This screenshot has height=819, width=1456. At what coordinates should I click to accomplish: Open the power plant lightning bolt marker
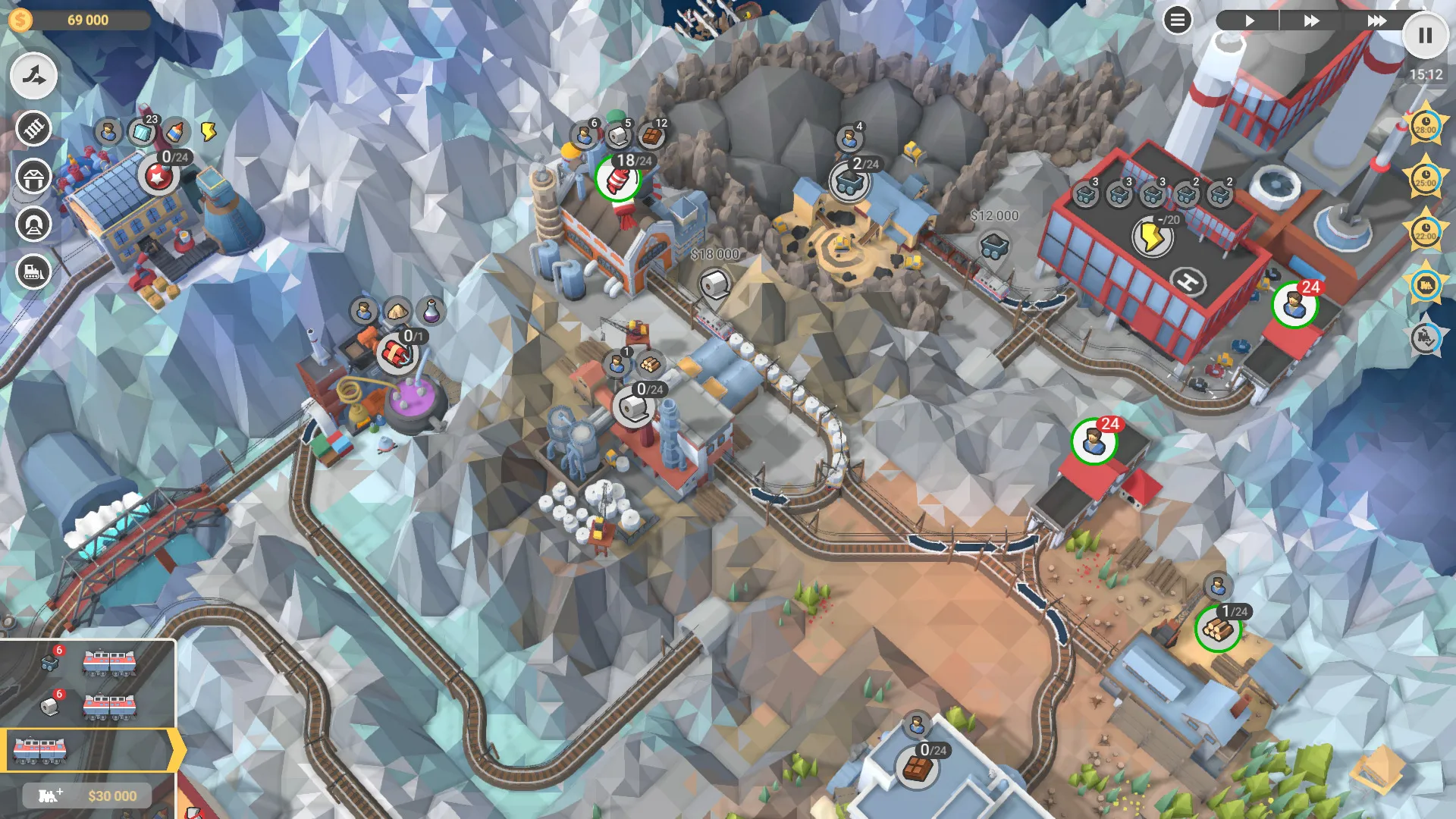1152,237
